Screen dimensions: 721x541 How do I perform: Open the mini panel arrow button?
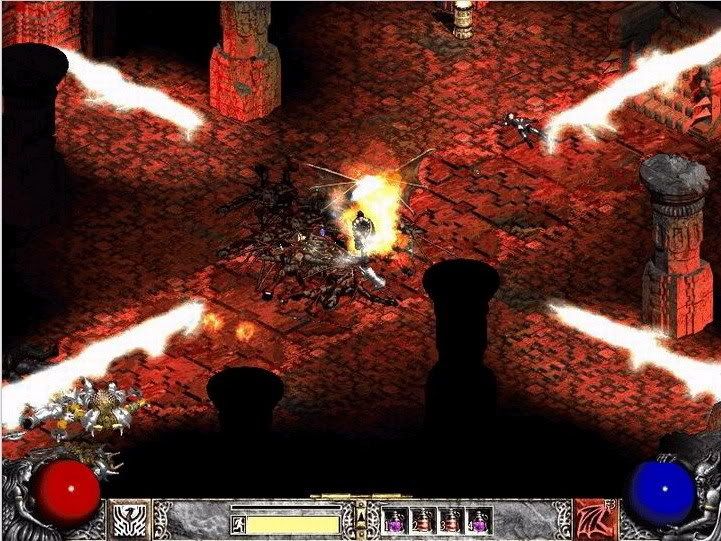point(361,518)
